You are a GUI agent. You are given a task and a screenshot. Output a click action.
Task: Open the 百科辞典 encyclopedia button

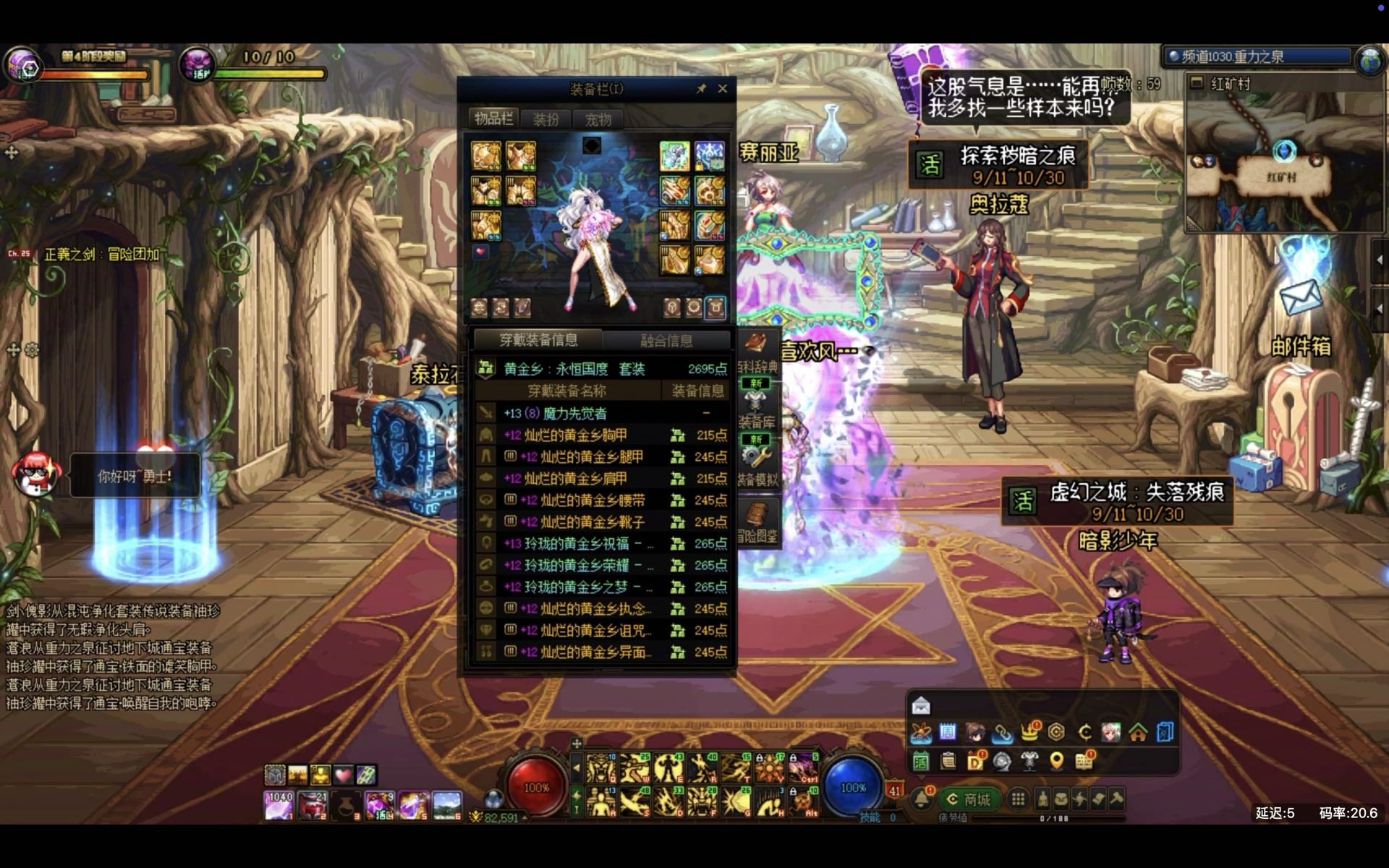coord(756,353)
